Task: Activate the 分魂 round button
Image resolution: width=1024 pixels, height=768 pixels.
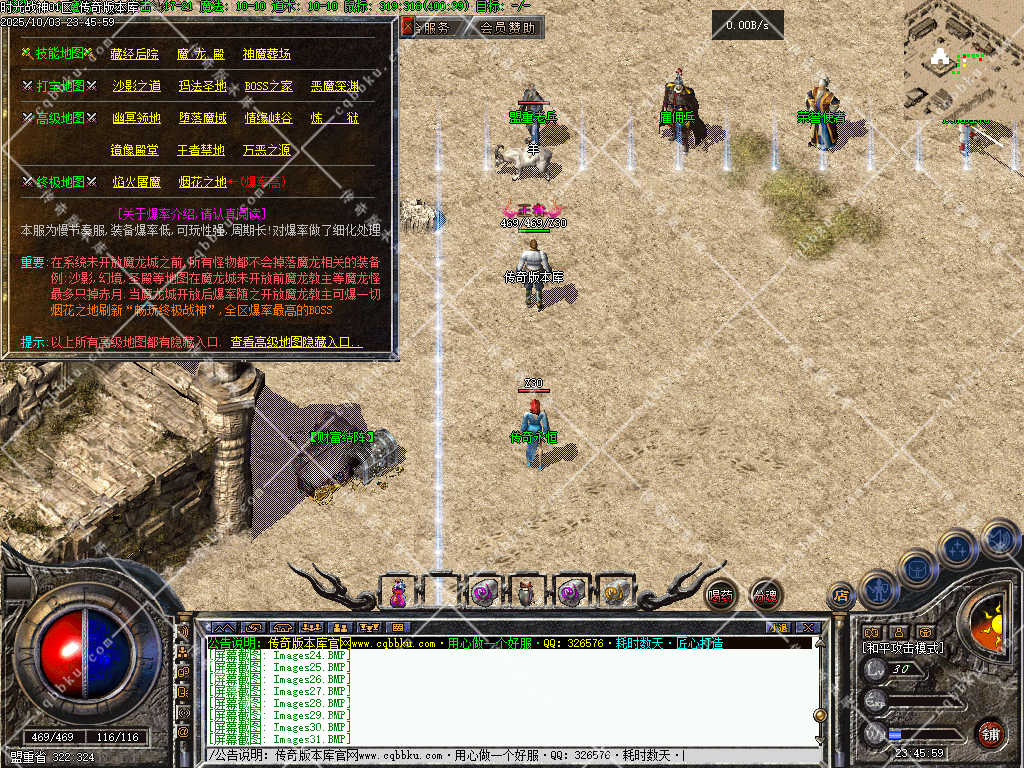Action: pos(765,595)
